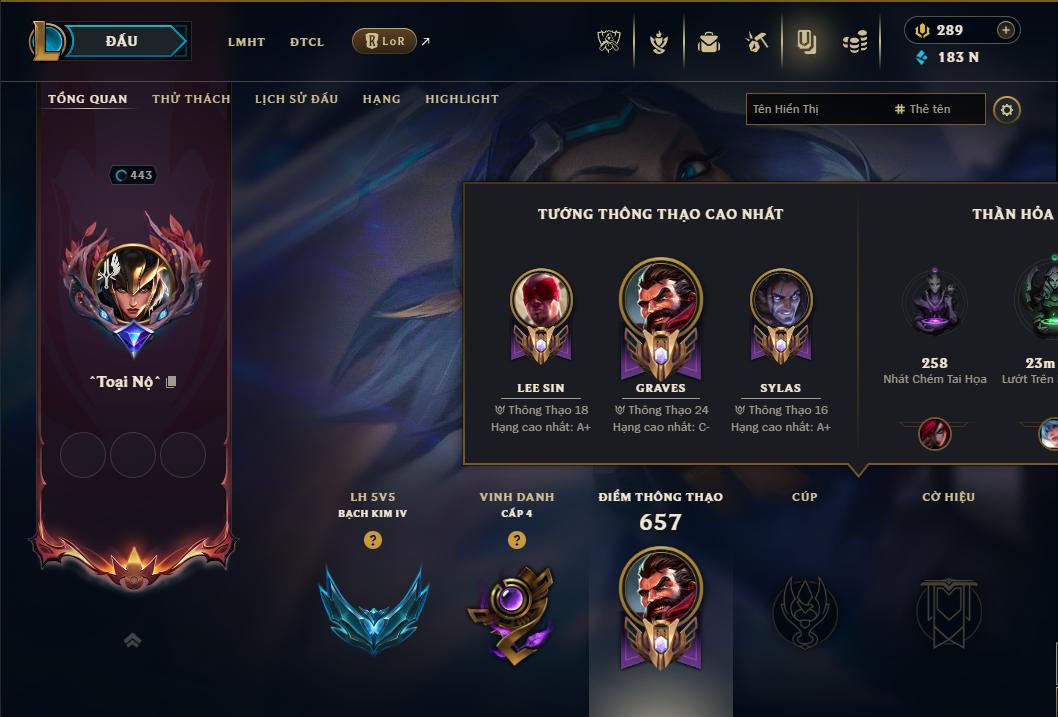
Task: Open the LMHT game tab
Action: (246, 42)
